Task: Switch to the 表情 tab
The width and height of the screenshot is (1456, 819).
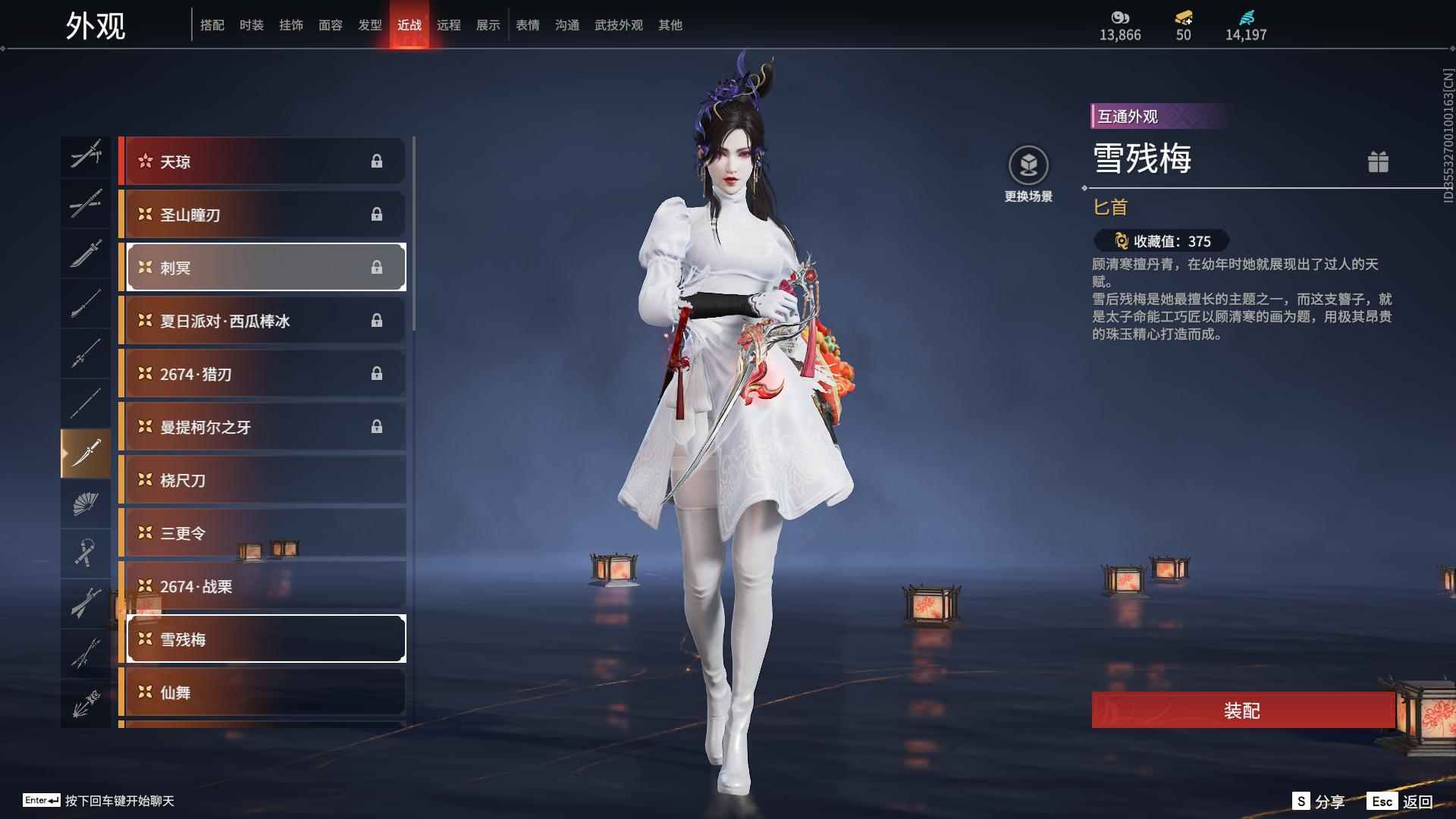Action: pos(526,24)
